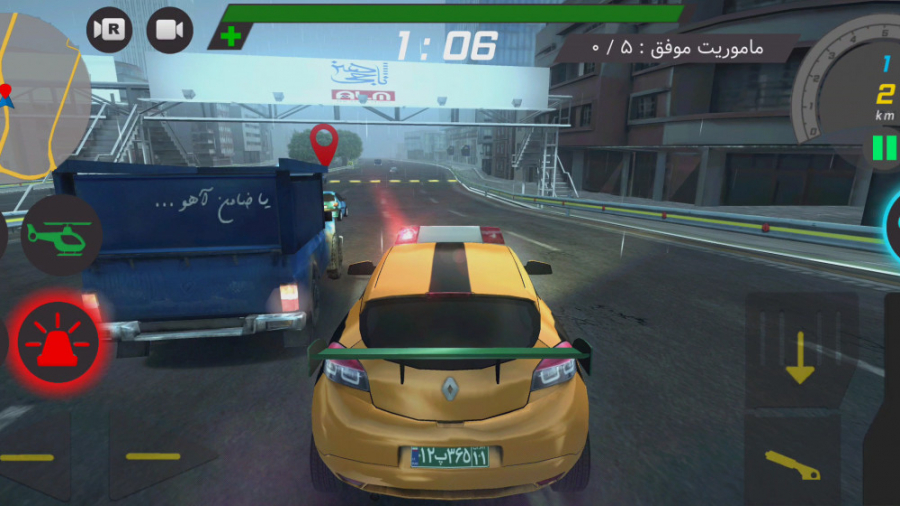Activate the red police siren button
The width and height of the screenshot is (900, 506).
point(59,344)
